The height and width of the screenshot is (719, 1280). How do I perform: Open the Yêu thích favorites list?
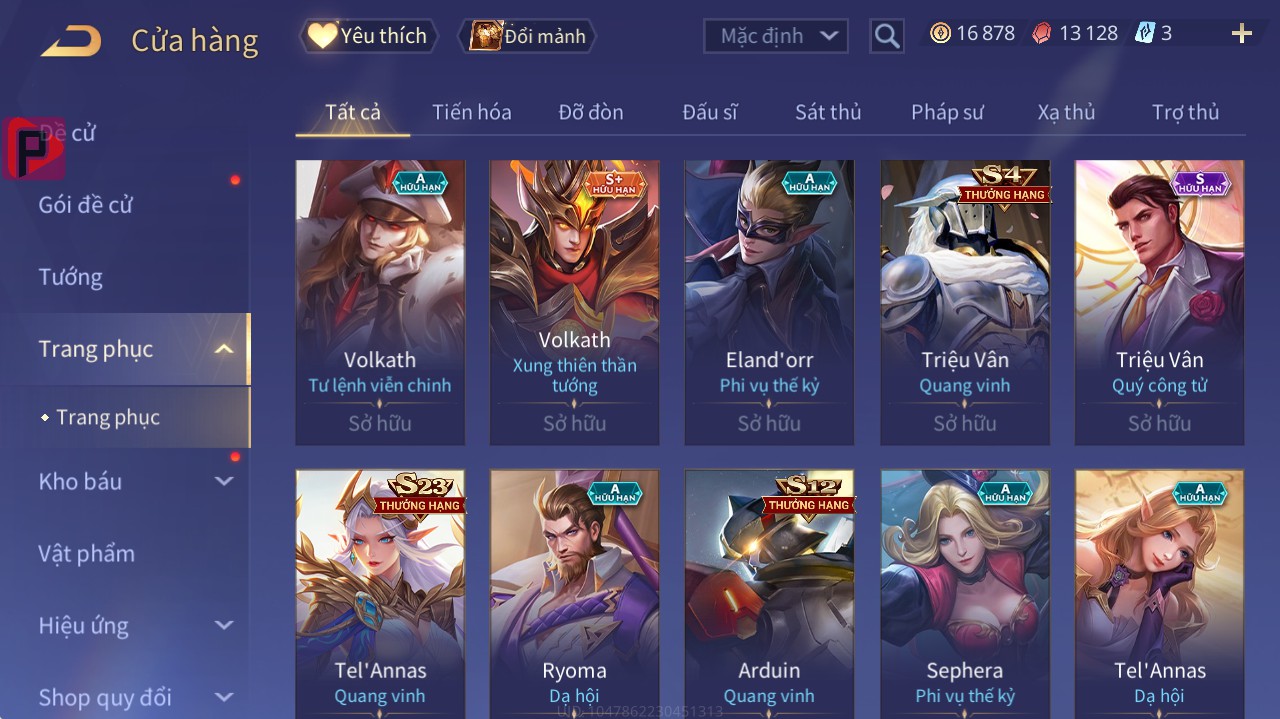(369, 36)
